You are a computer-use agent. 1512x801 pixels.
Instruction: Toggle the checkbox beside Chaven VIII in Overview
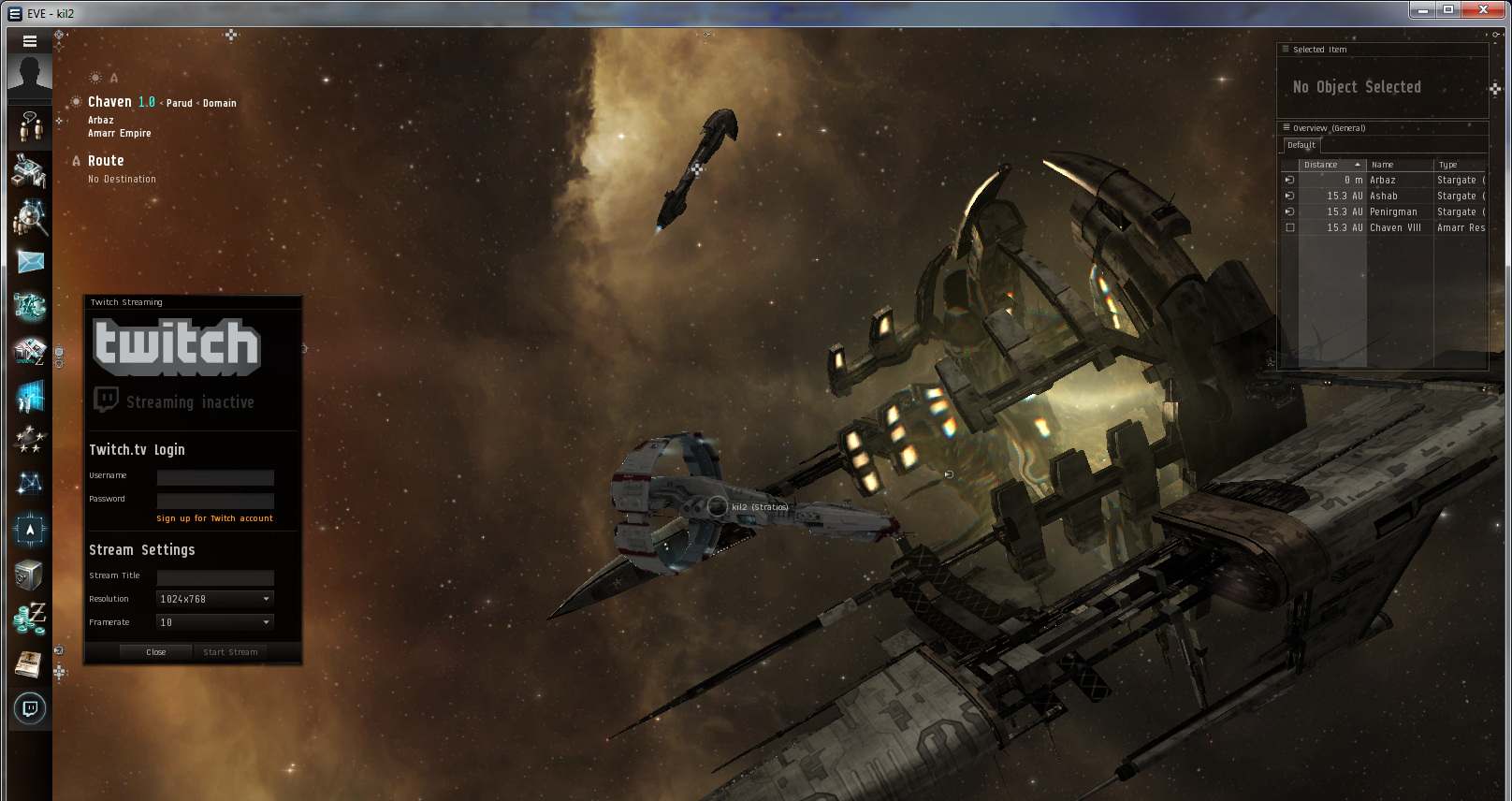click(1290, 227)
